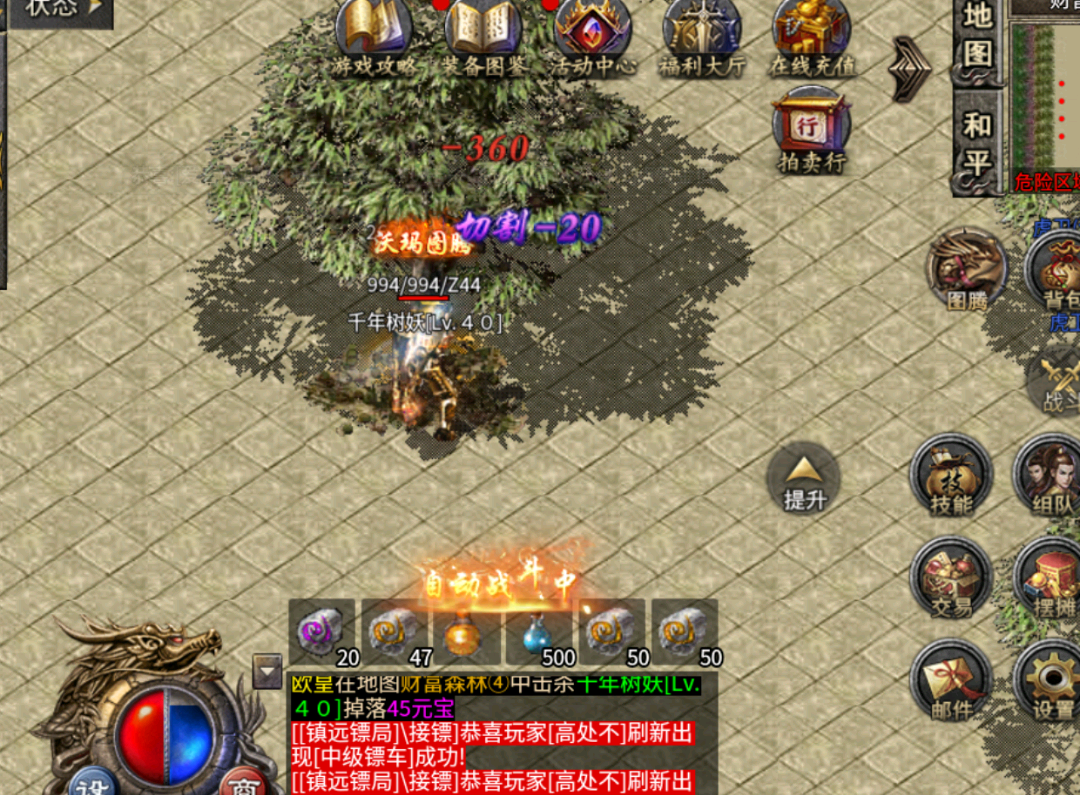Screen dimensions: 1080x795
Task: Click the 提升 upgrade arrow button
Action: (x=804, y=480)
